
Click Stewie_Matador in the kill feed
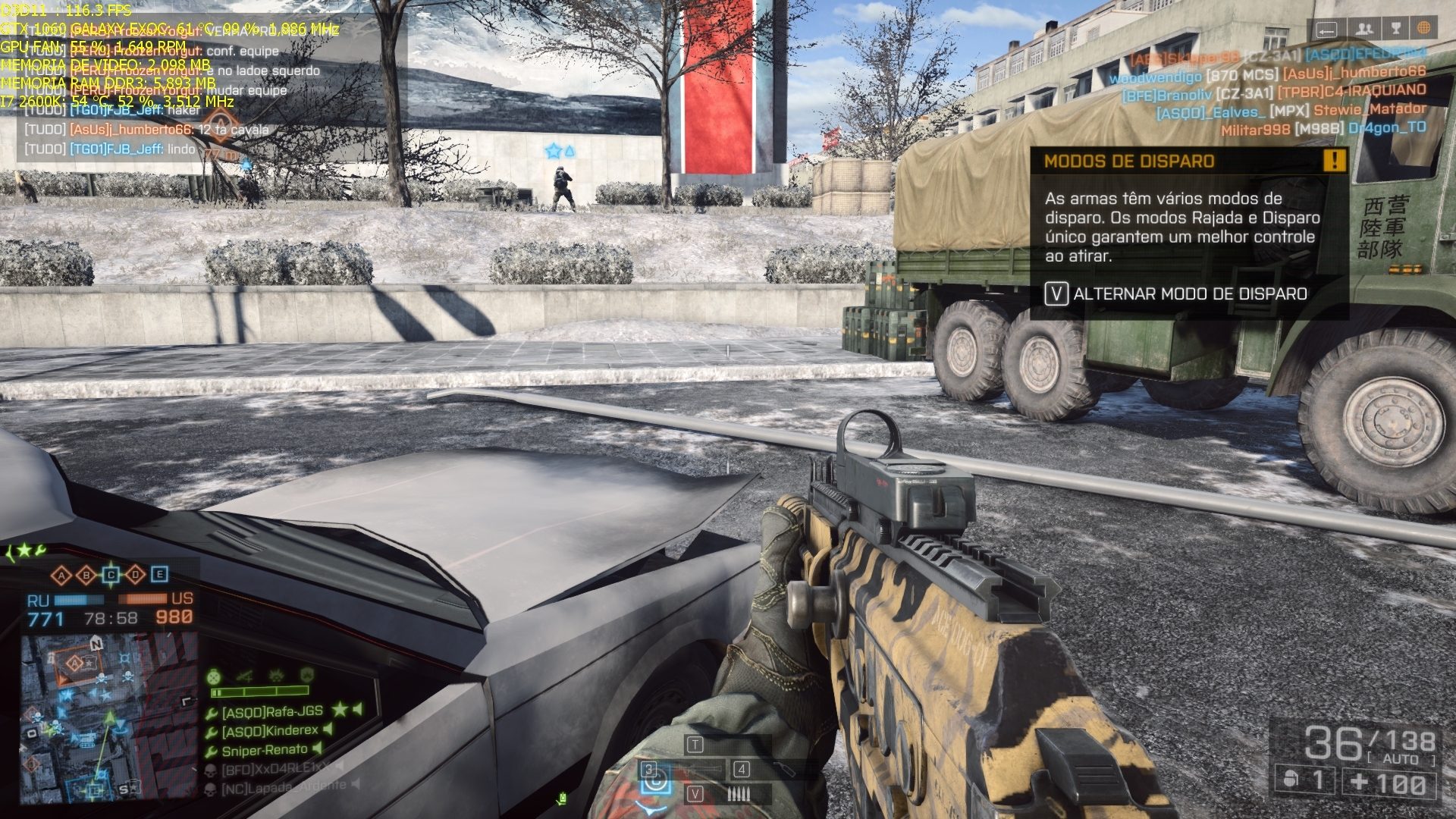pyautogui.click(x=1370, y=109)
